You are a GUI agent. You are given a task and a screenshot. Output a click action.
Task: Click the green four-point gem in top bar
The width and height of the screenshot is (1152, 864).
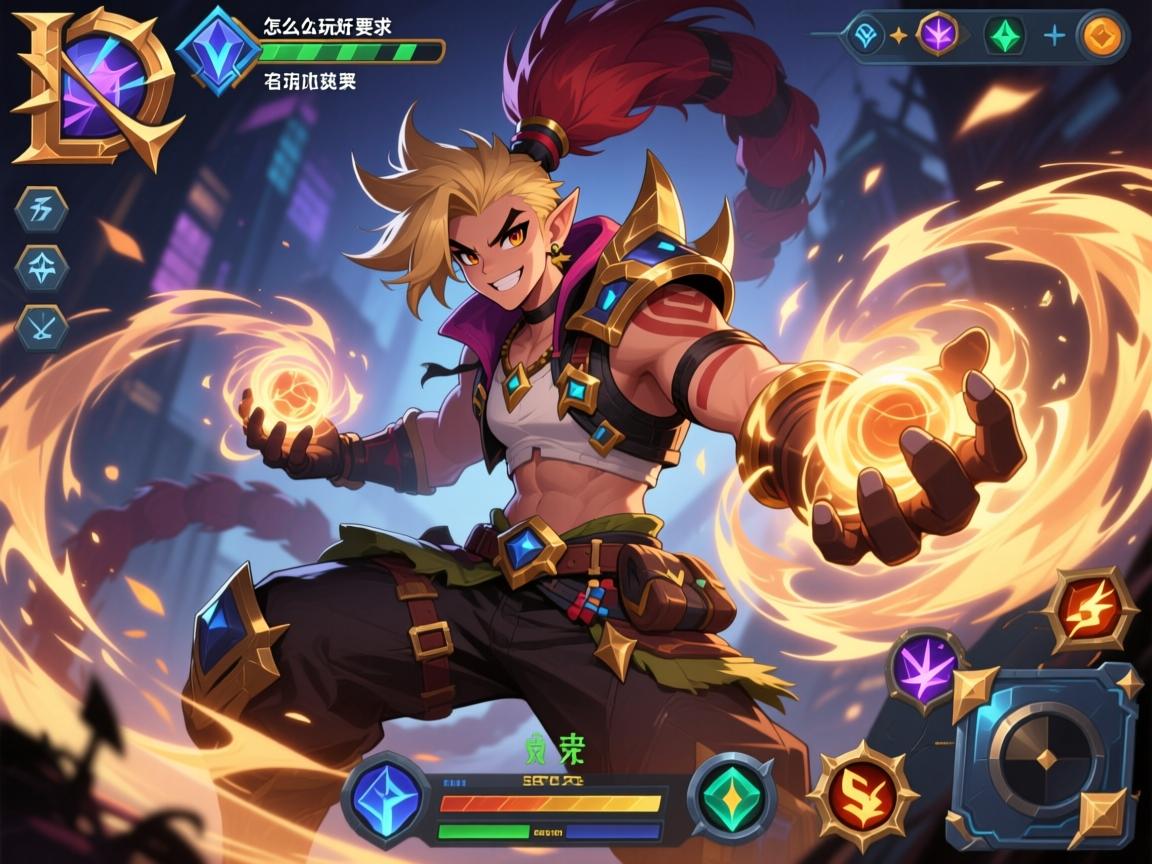[1004, 36]
